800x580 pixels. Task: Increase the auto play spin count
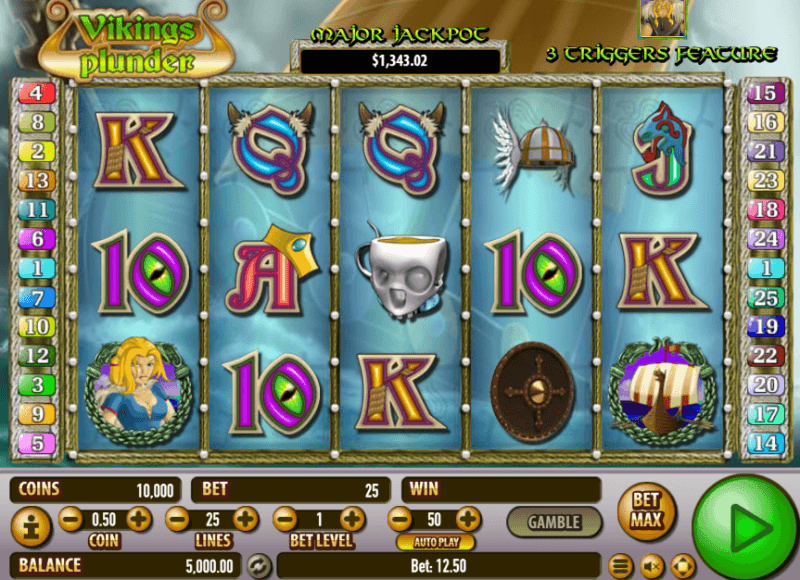pos(467,519)
